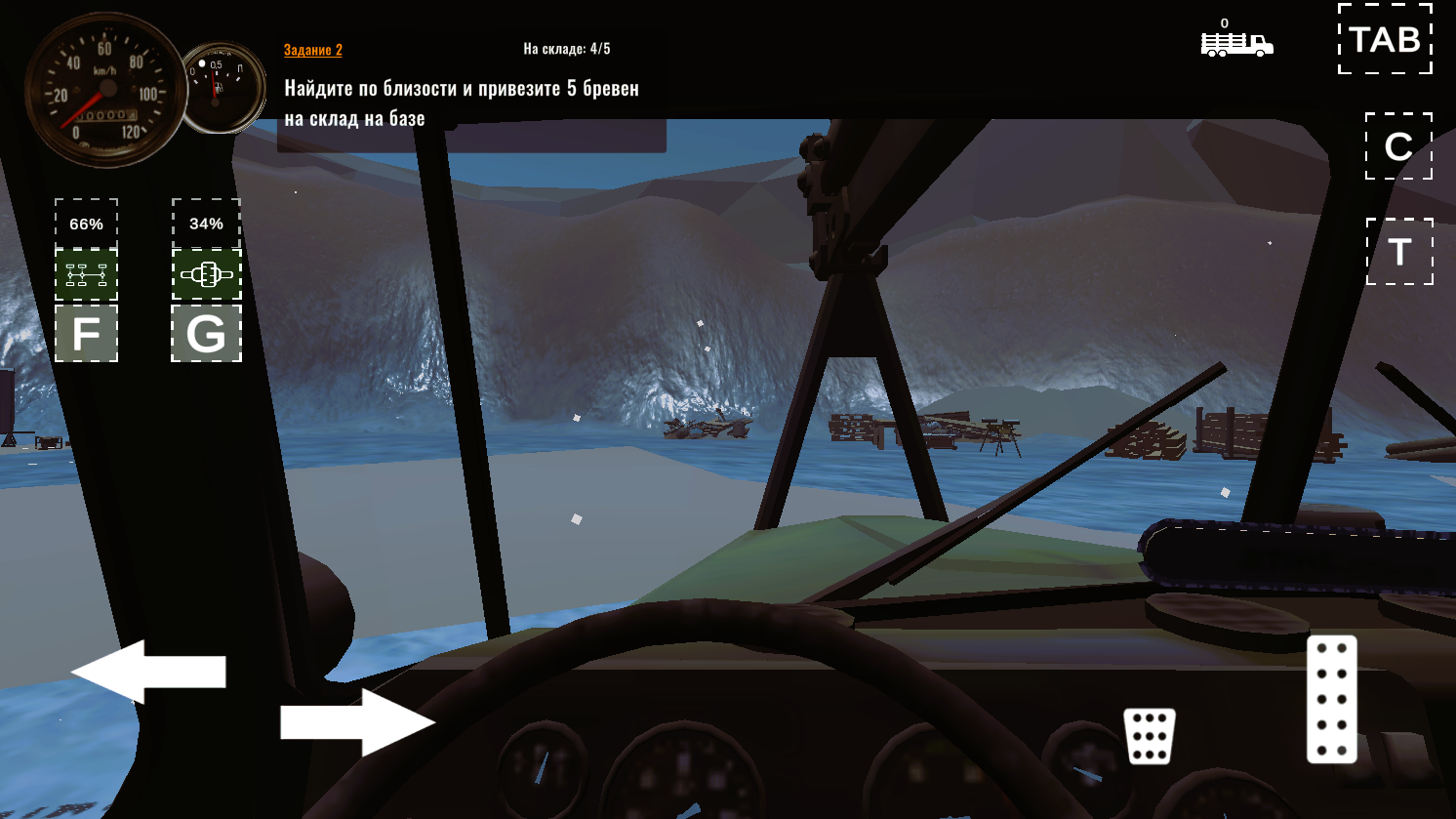Select the differential lock icon
Screen dimensions: 1456x819
point(206,274)
